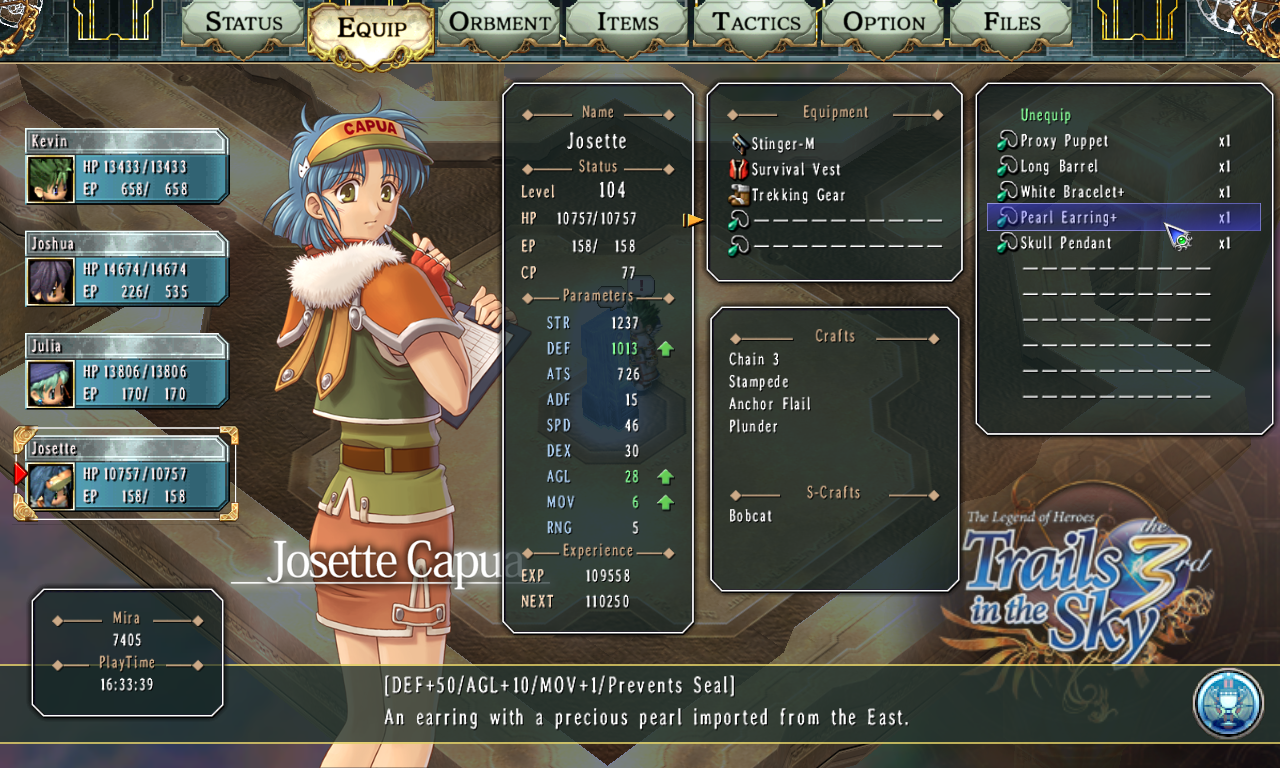This screenshot has width=1280, height=768.
Task: Choose the Unequip option
Action: 1045,116
